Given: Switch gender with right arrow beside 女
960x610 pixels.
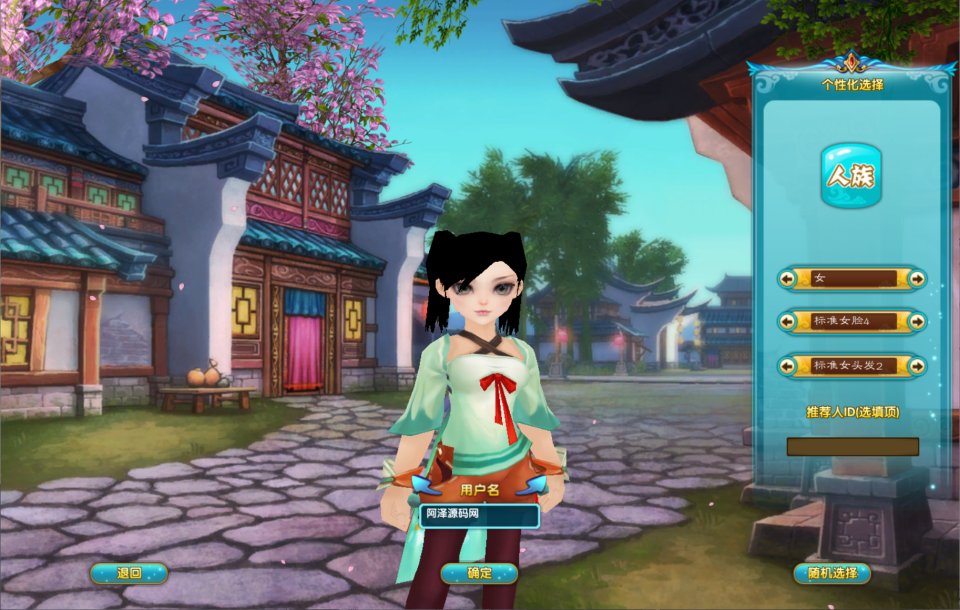Looking at the screenshot, I should pyautogui.click(x=916, y=278).
